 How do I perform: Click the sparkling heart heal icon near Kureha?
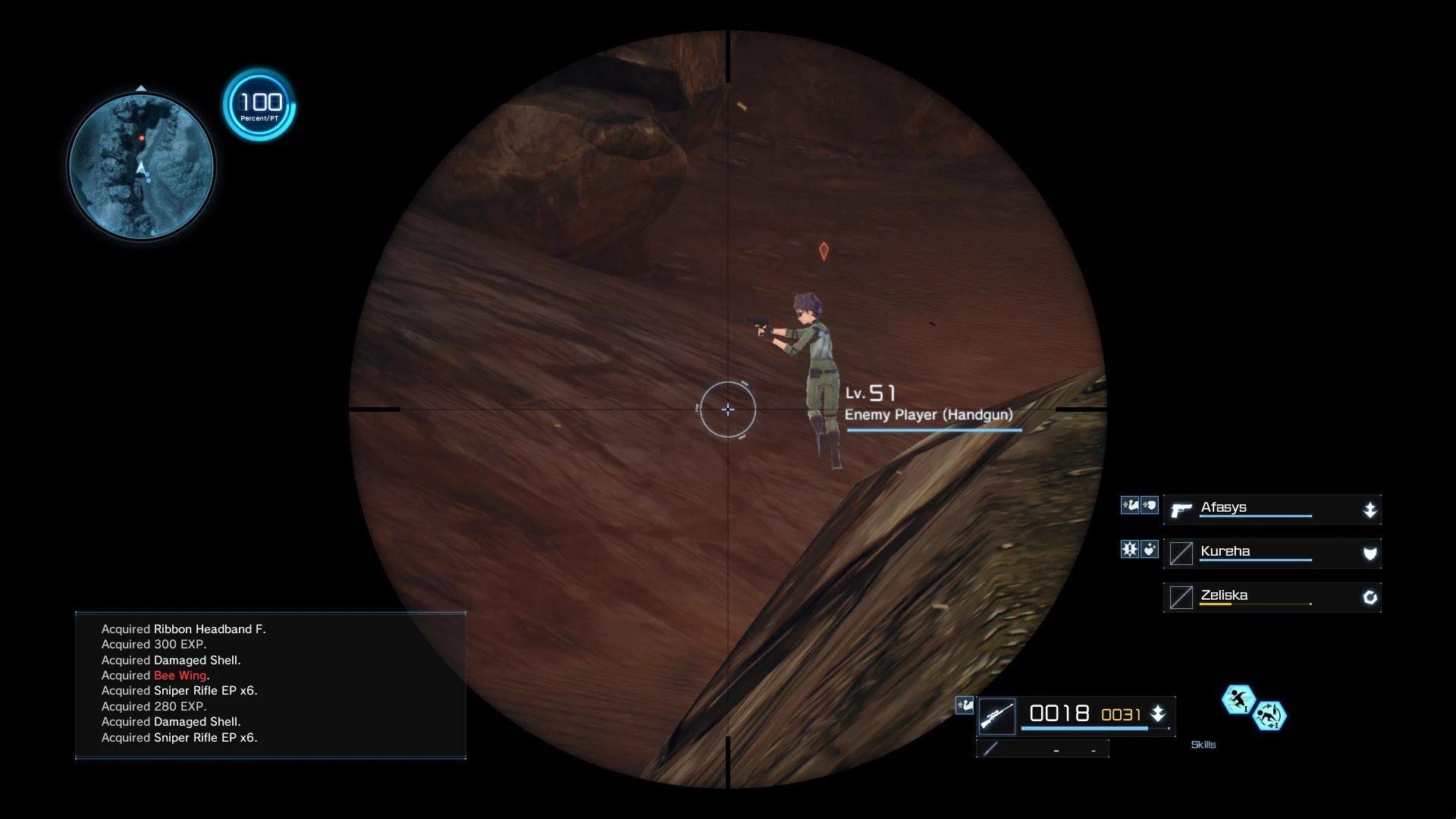1149,549
